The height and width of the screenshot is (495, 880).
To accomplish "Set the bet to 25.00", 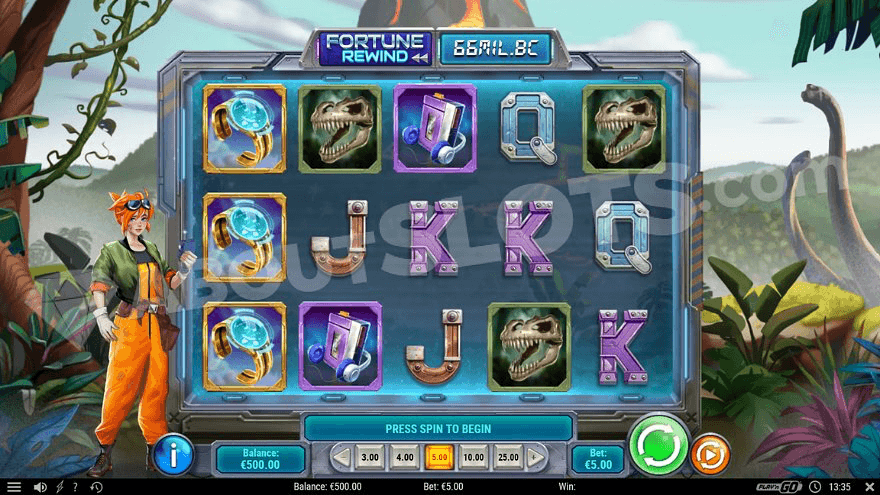I will (508, 458).
